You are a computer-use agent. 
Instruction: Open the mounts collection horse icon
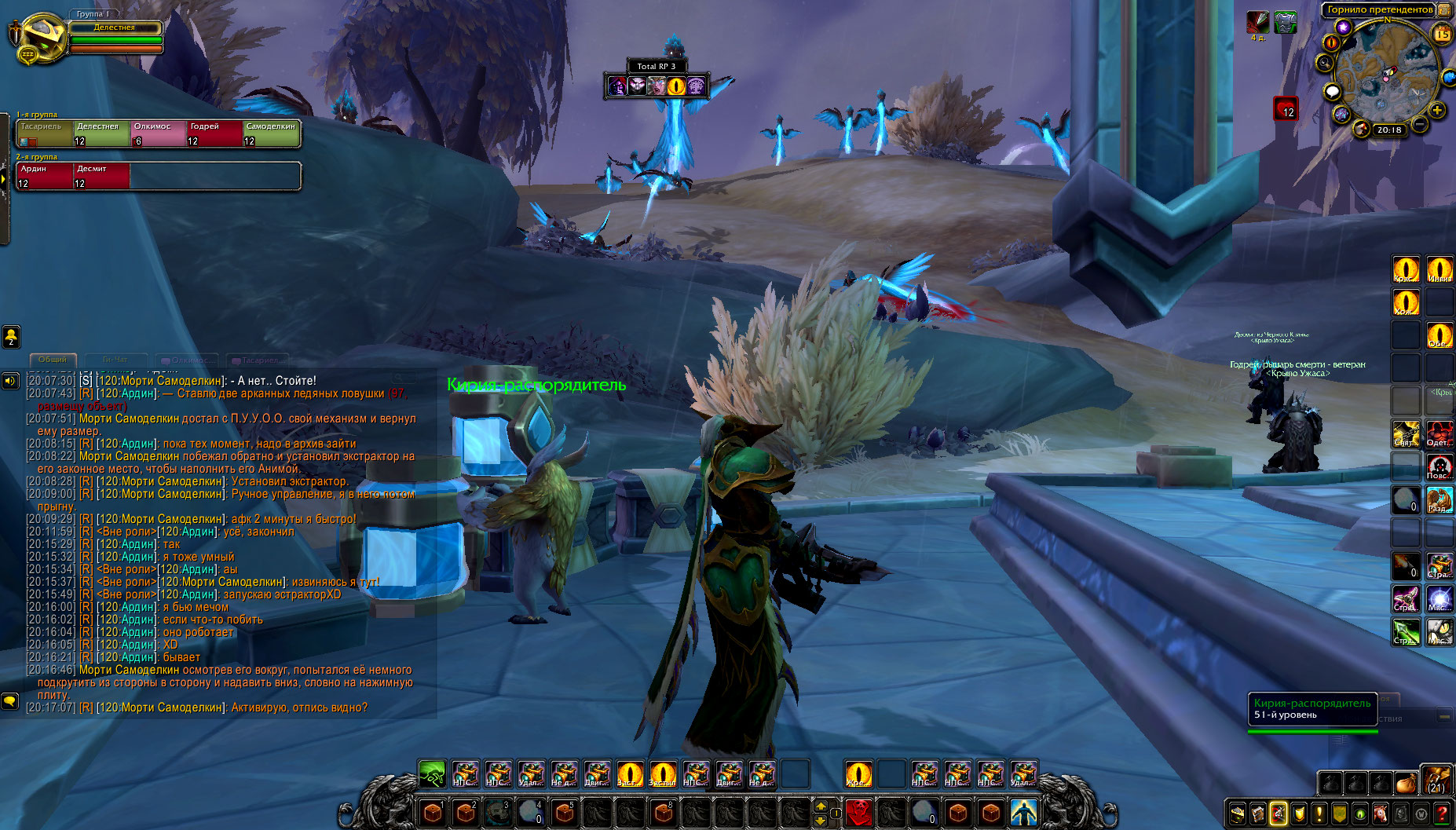[x=1380, y=814]
